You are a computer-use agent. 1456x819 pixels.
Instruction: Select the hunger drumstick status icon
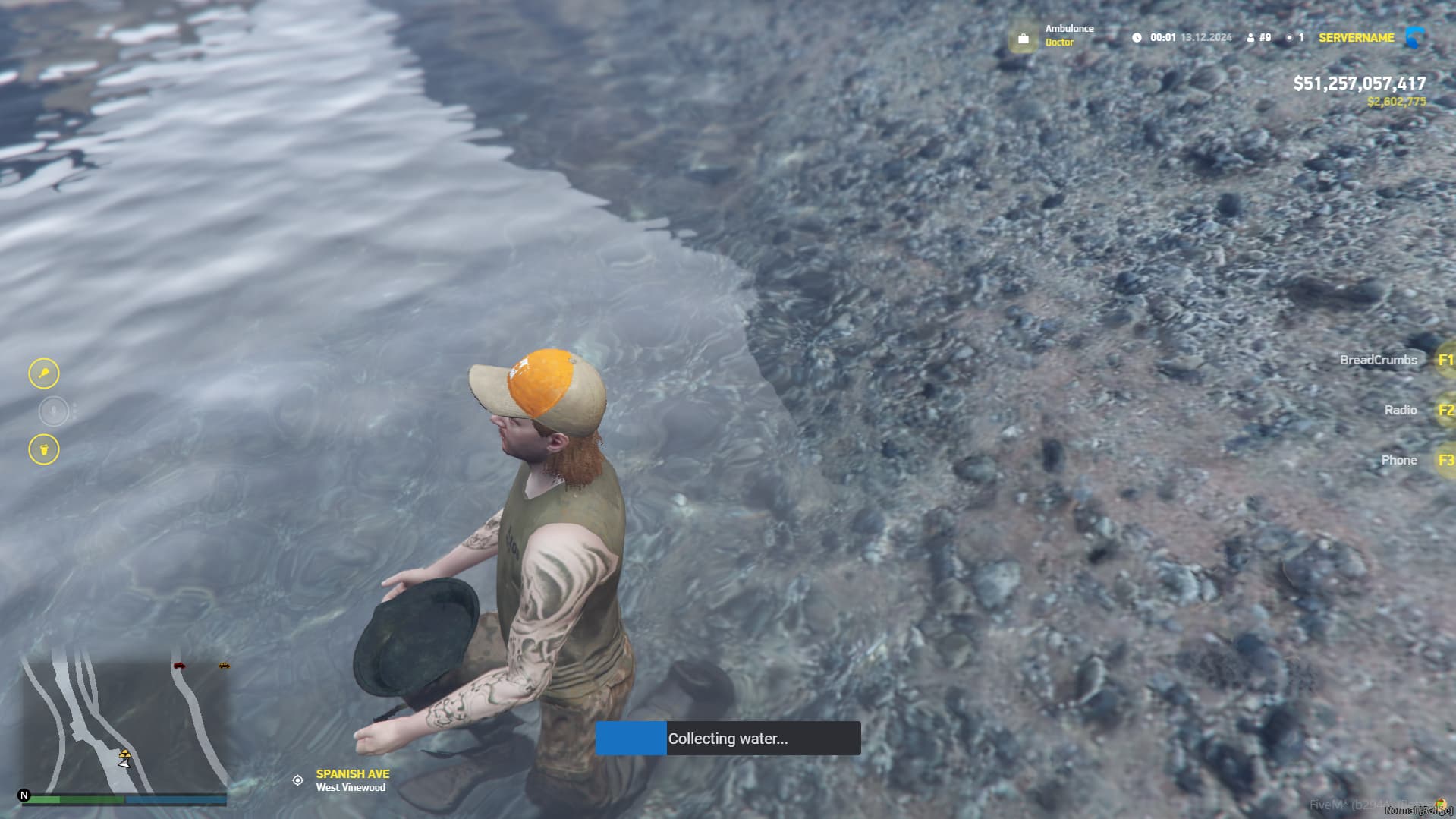pos(43,374)
